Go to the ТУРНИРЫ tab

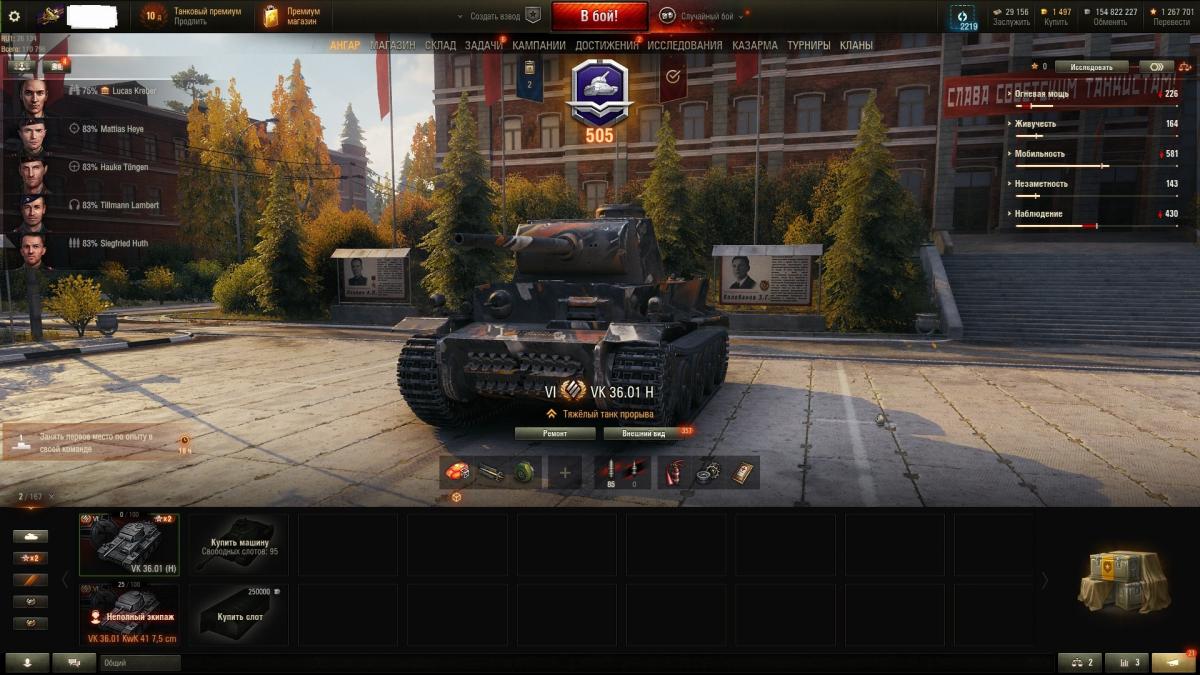808,45
